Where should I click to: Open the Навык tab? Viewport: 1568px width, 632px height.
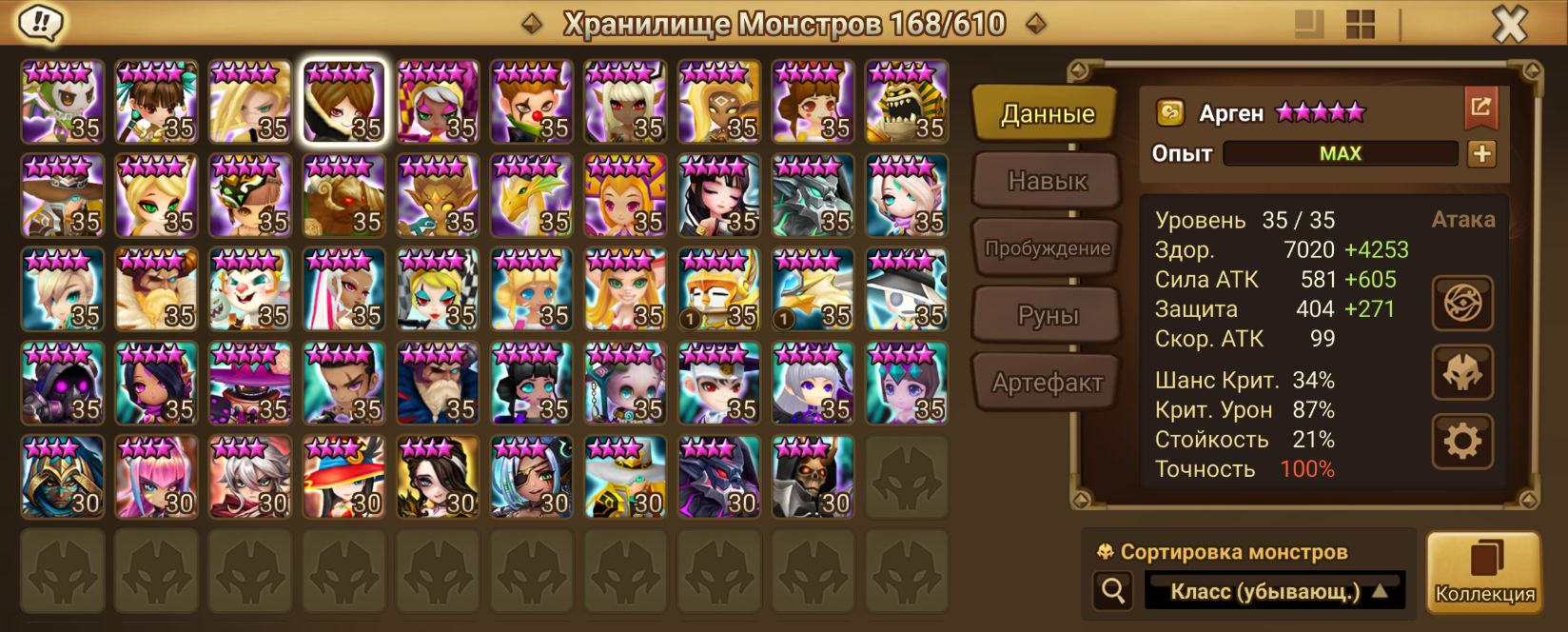pos(1046,181)
